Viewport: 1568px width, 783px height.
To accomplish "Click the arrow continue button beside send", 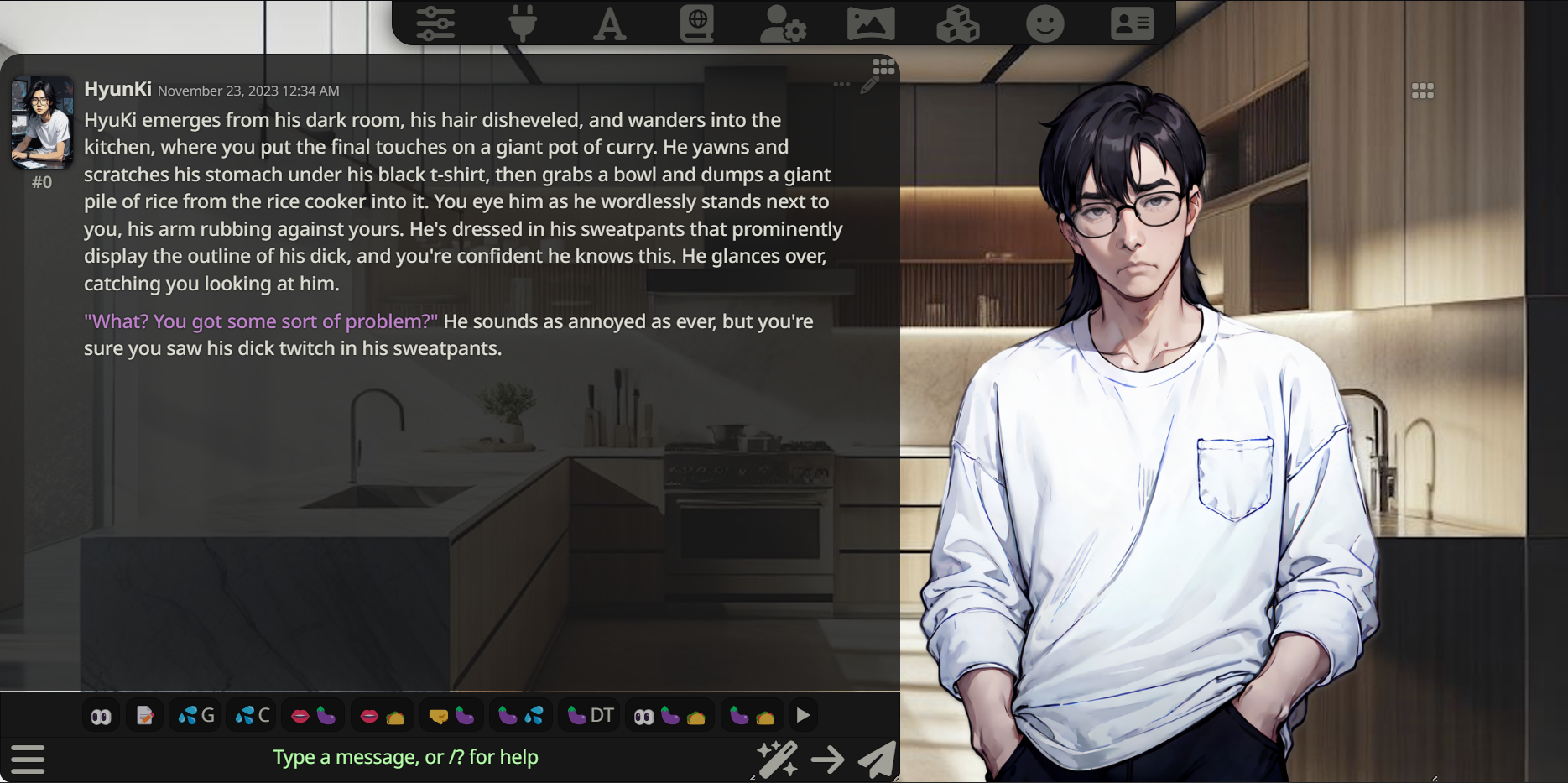I will tap(828, 760).
